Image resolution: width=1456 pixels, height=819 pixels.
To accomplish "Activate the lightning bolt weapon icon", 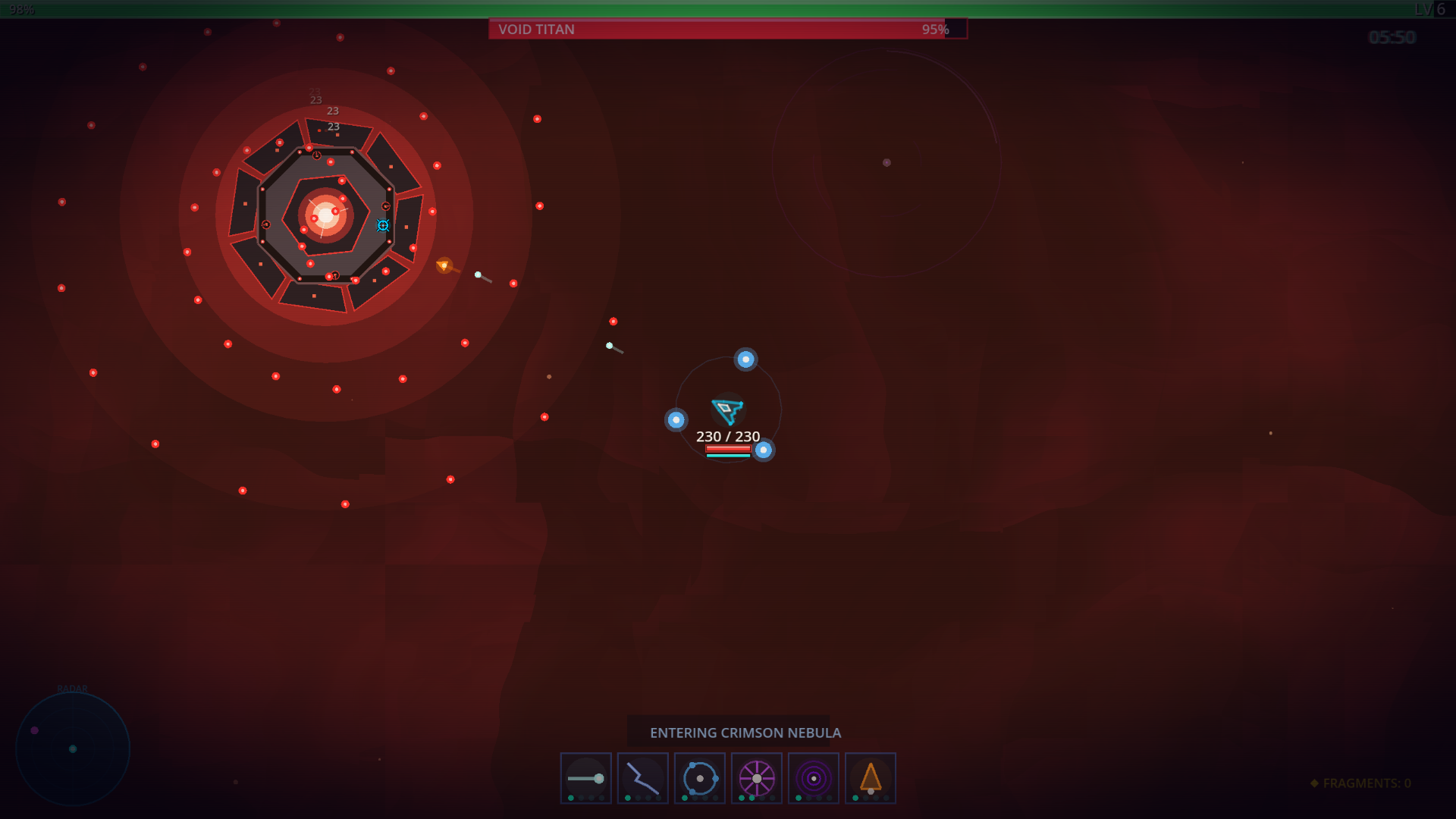I will tap(642, 777).
